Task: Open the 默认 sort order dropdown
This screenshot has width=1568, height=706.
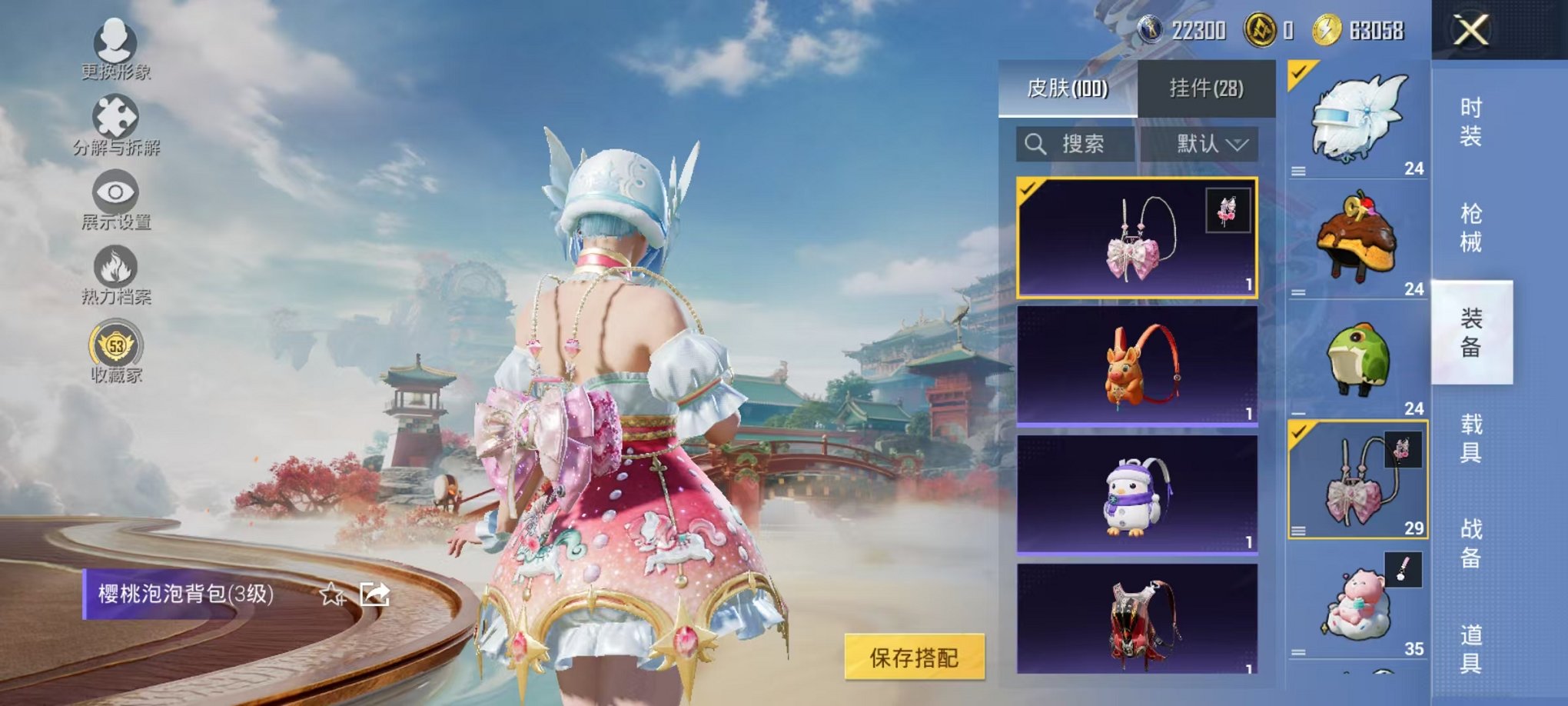Action: click(1203, 145)
